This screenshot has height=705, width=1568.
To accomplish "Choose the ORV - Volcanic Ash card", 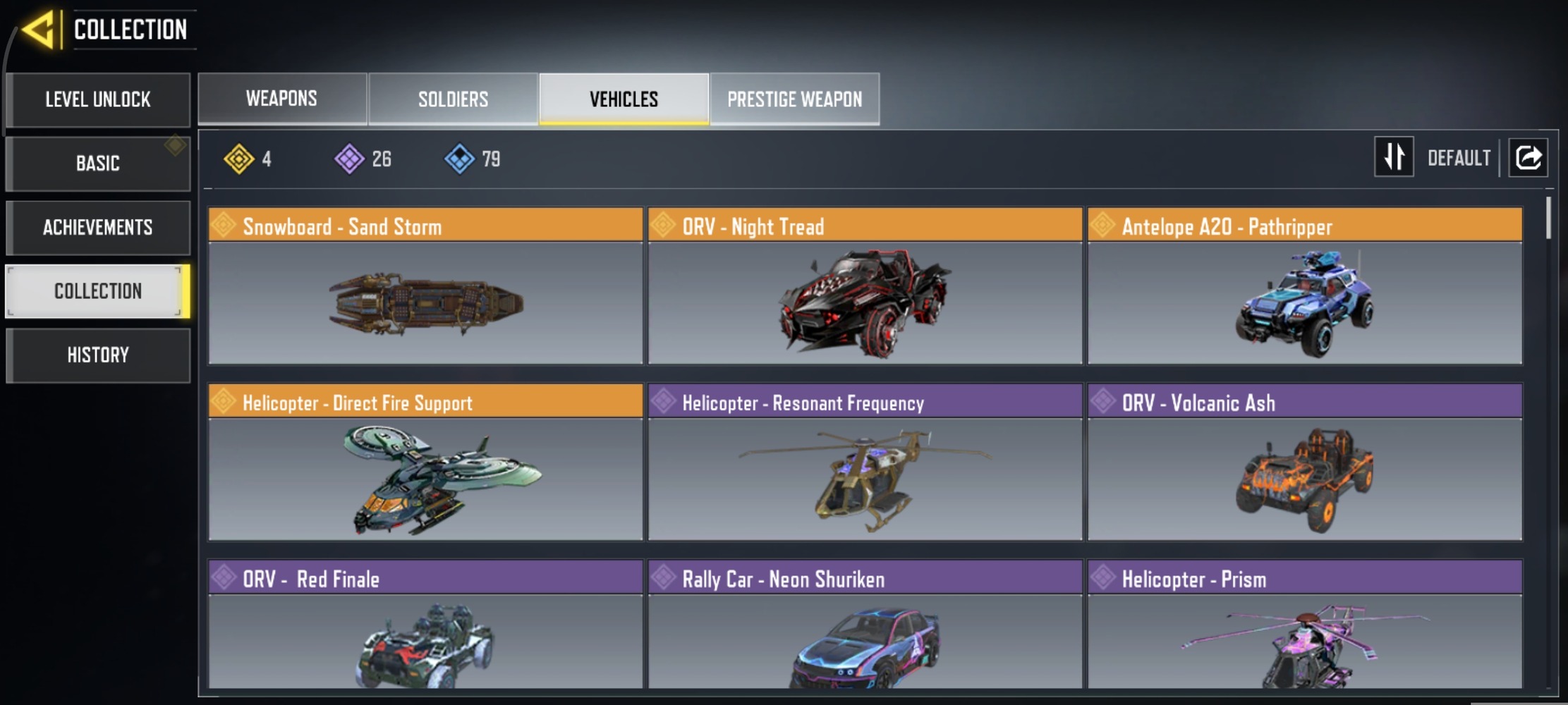I will pyautogui.click(x=1304, y=462).
